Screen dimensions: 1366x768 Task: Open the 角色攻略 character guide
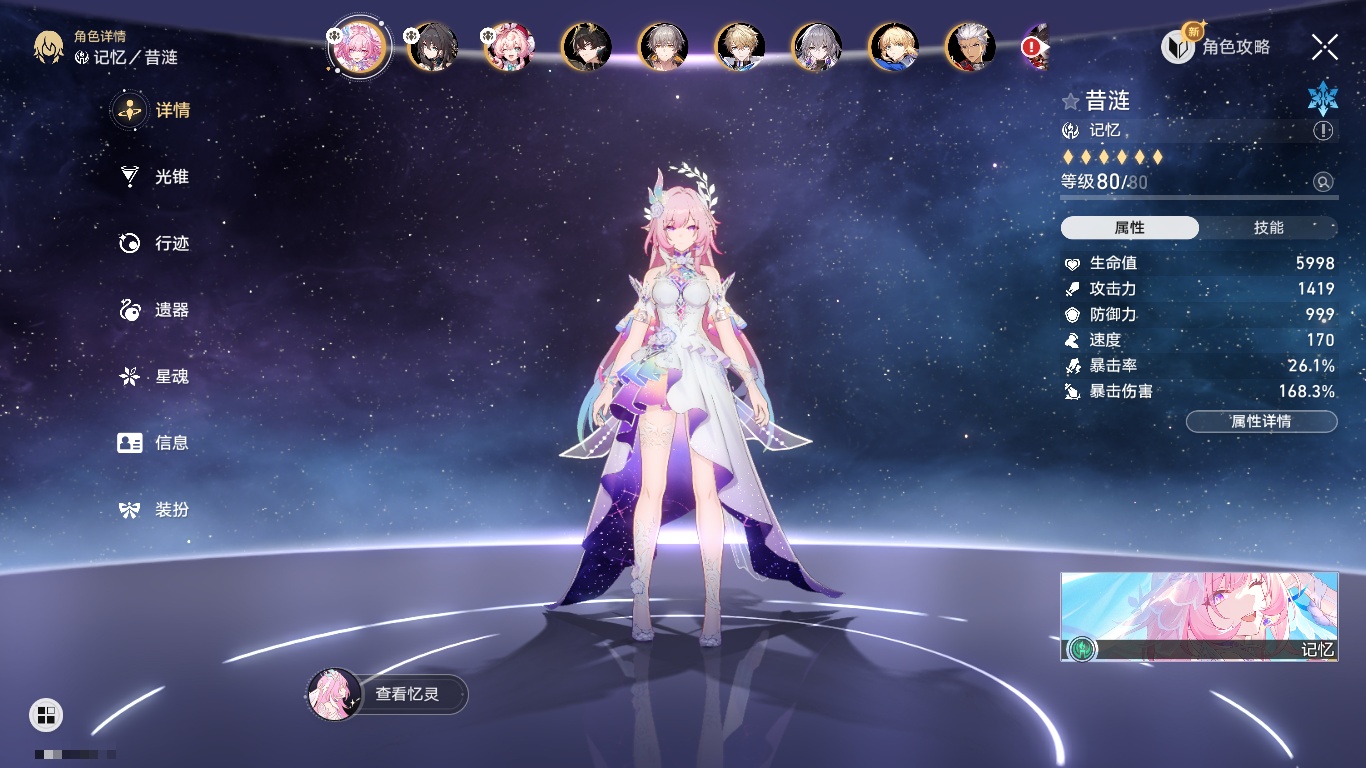(x=1217, y=47)
